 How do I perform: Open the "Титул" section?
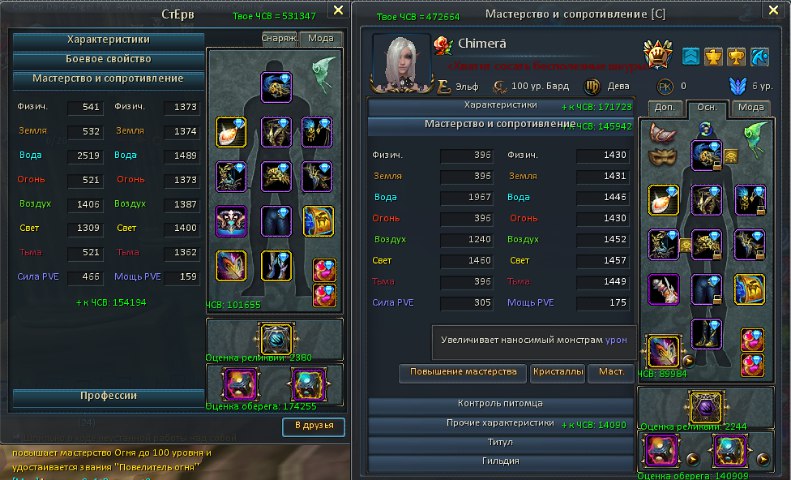500,442
